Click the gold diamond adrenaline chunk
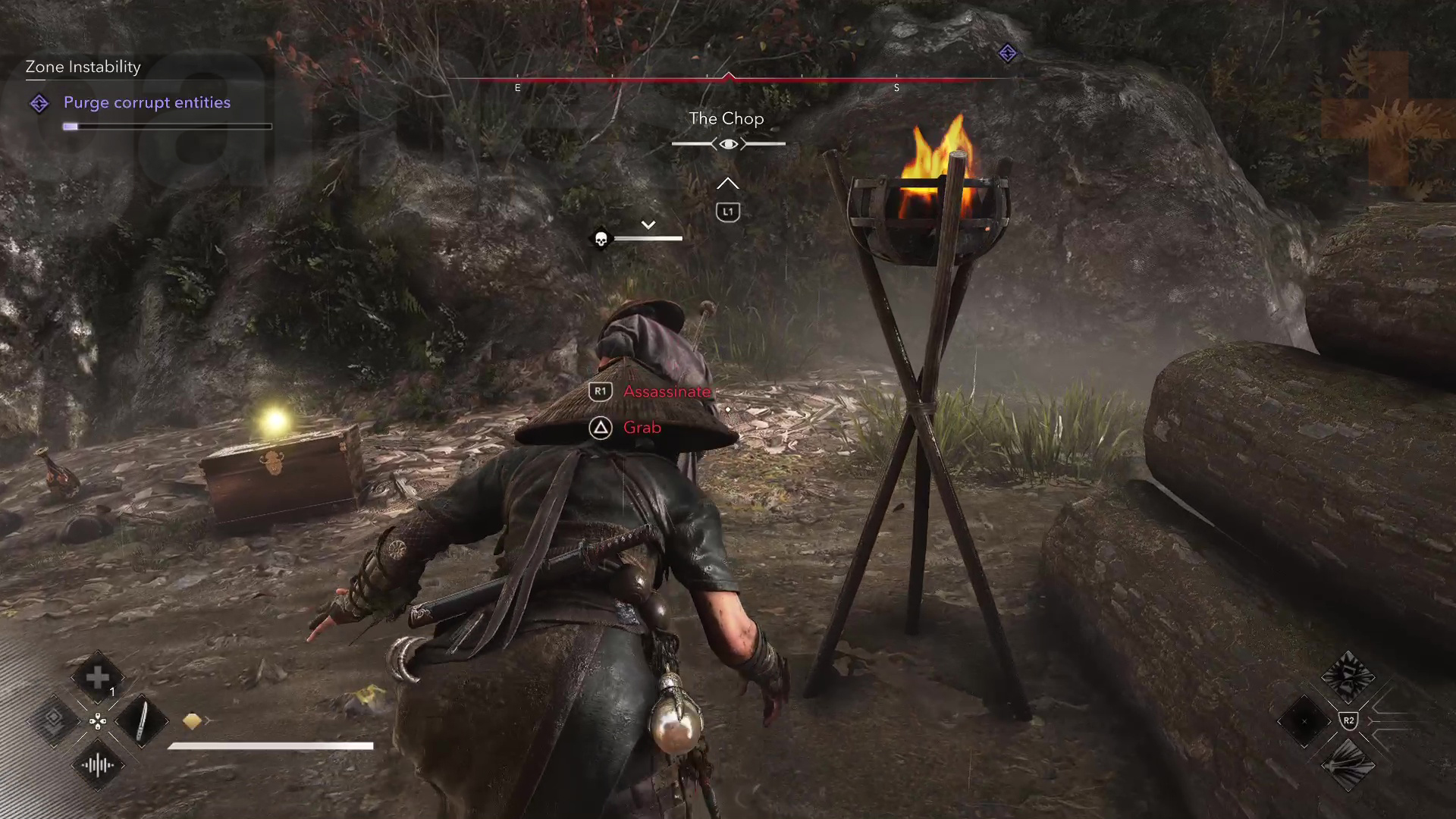 (x=193, y=721)
